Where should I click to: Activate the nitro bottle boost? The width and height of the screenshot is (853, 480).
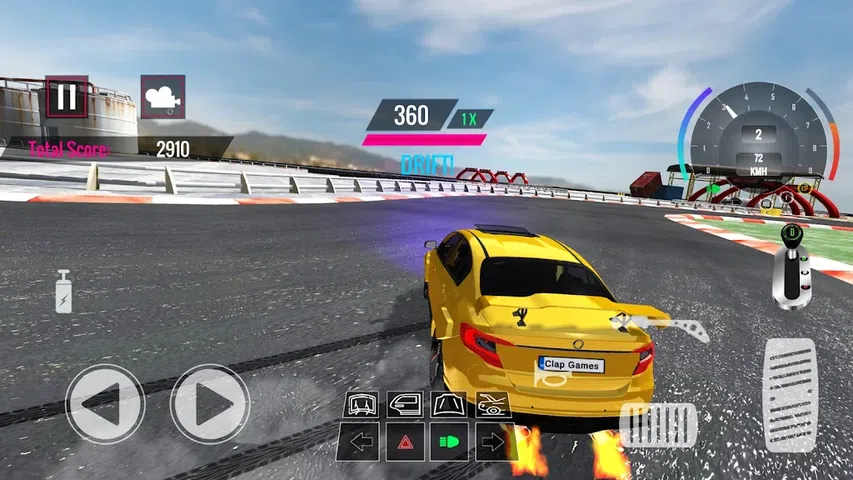(x=63, y=292)
